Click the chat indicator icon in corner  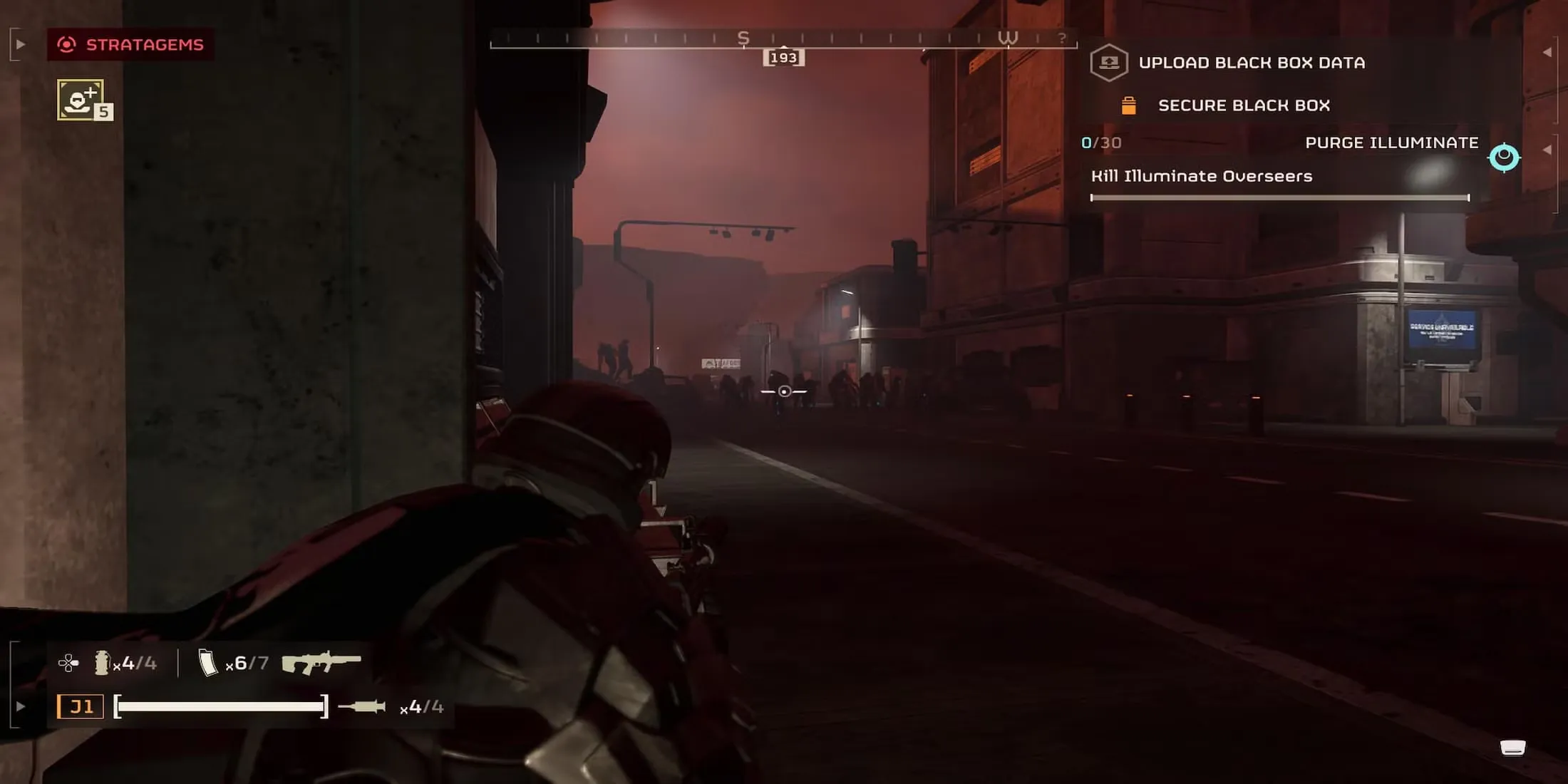(1512, 747)
